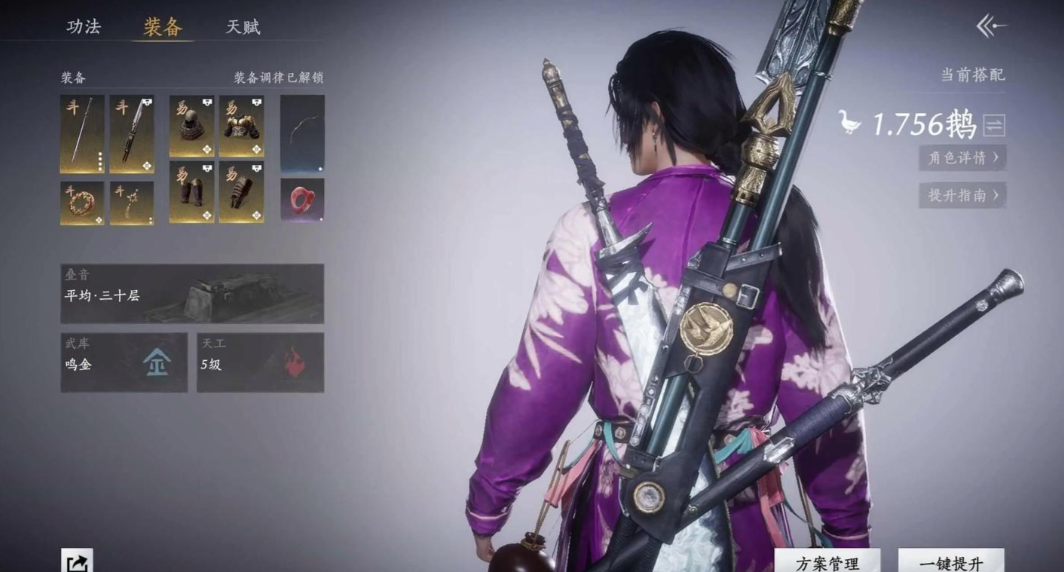
Task: Switch to the 功法 tab
Action: coord(84,27)
